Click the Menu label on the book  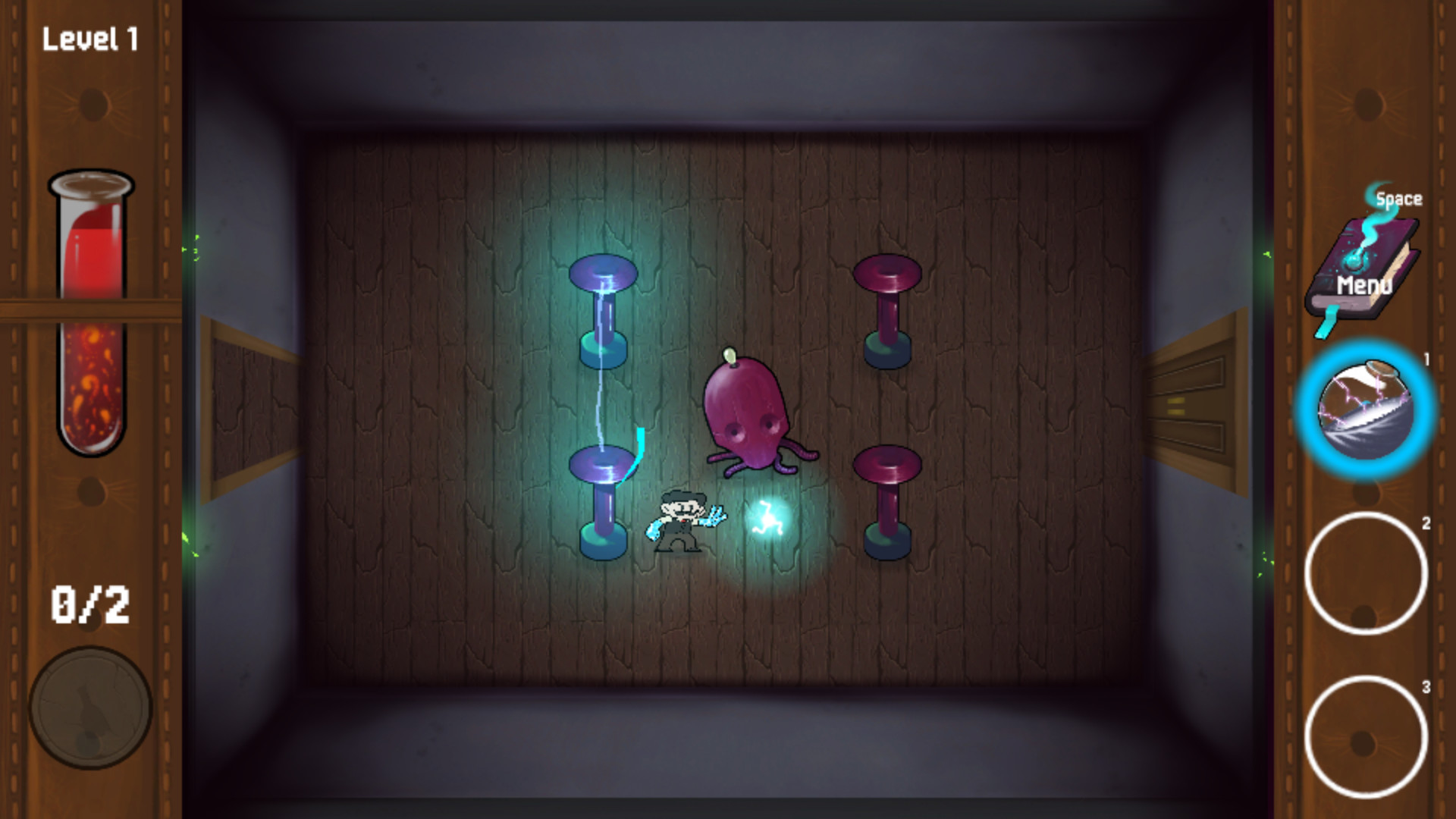1365,284
